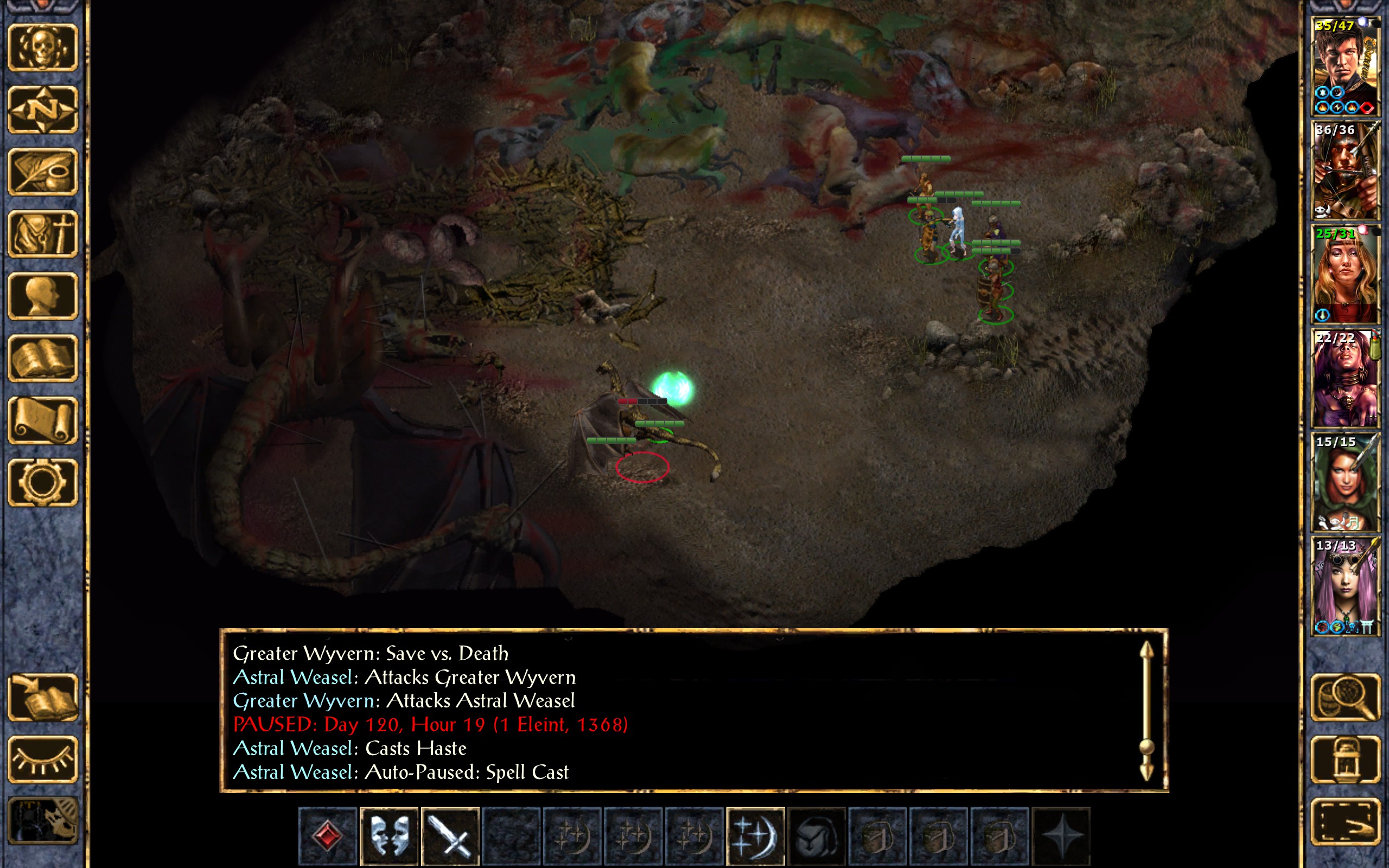This screenshot has width=1389, height=868.
Task: Open the mage spellbook with the book icon
Action: pos(43,358)
